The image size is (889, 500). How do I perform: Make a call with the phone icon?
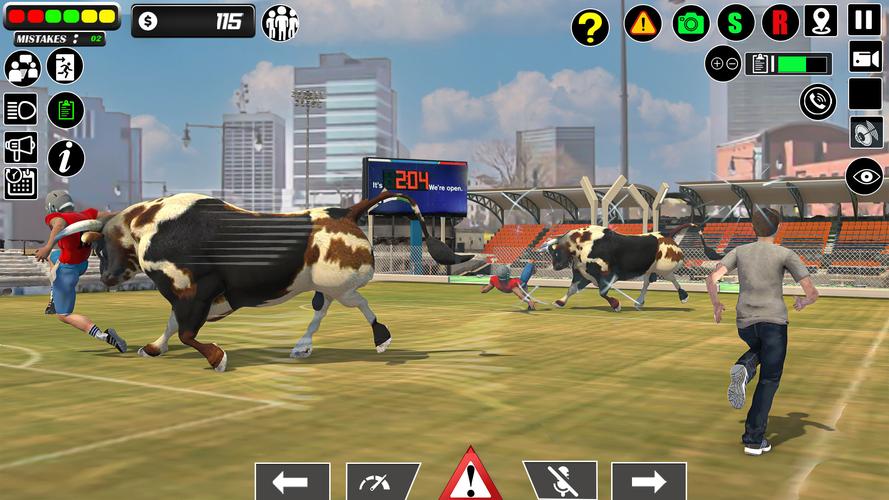click(818, 101)
